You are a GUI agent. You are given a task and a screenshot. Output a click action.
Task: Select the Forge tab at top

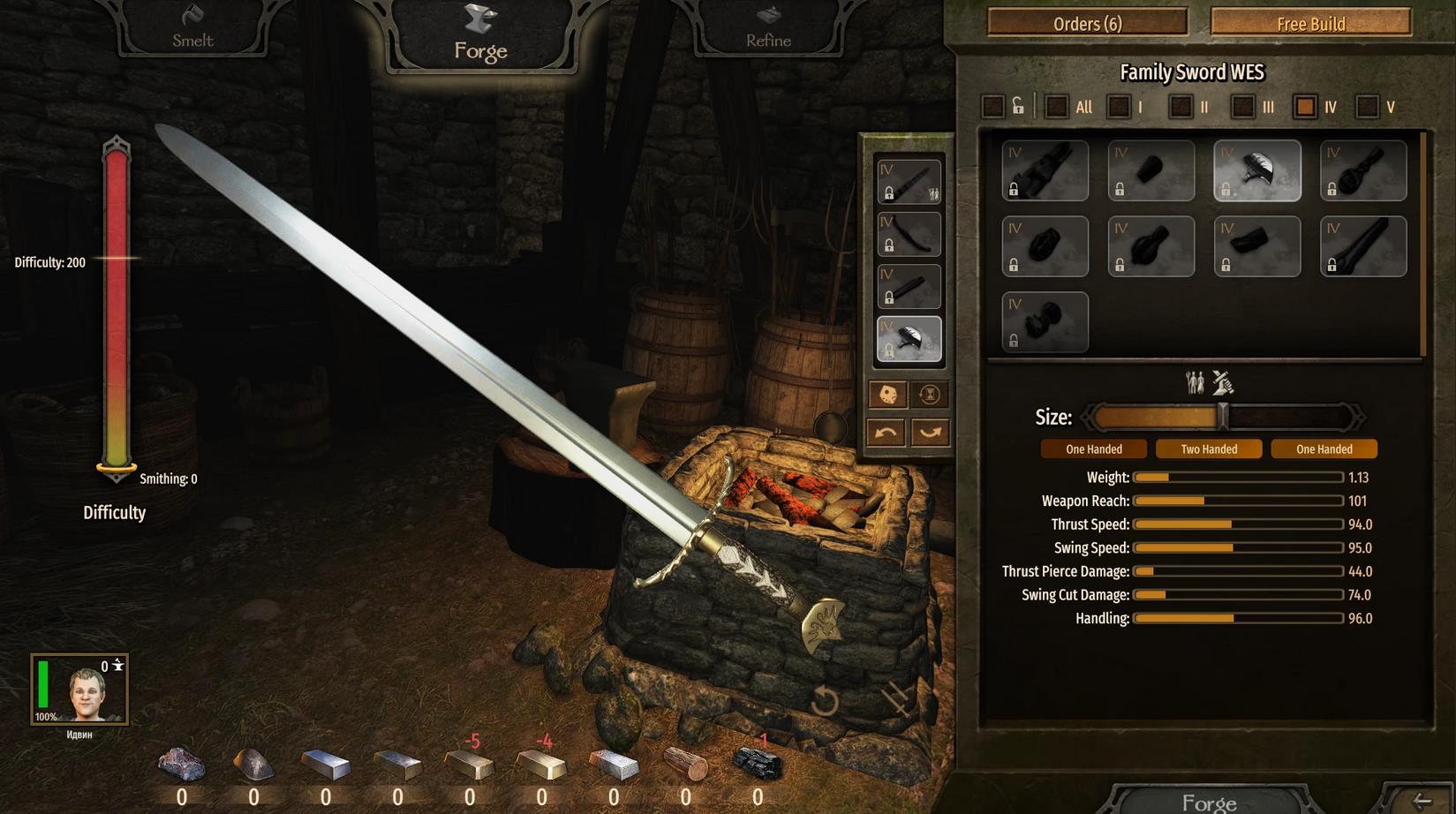481,35
